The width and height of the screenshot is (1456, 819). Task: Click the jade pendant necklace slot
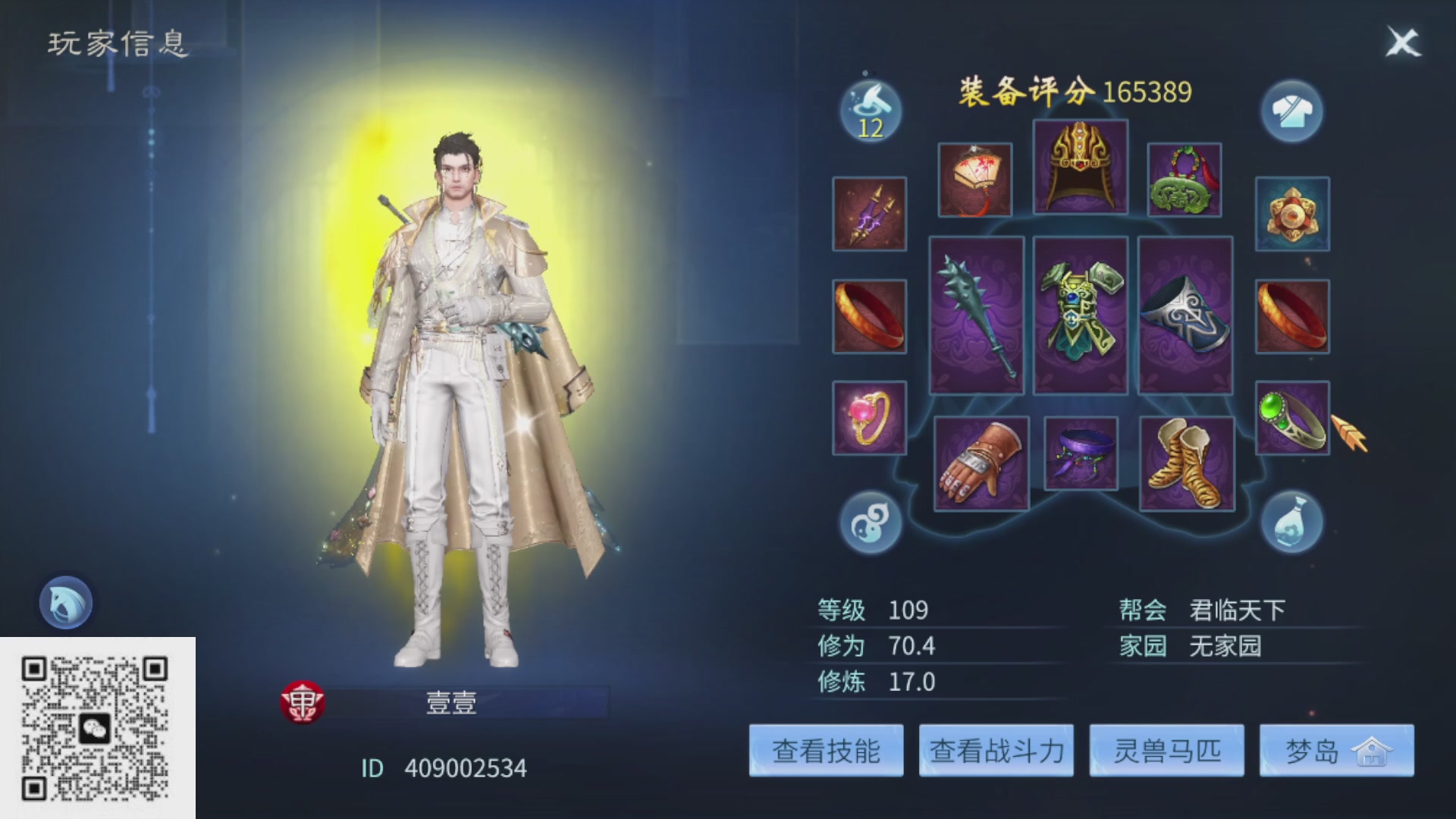(1183, 180)
